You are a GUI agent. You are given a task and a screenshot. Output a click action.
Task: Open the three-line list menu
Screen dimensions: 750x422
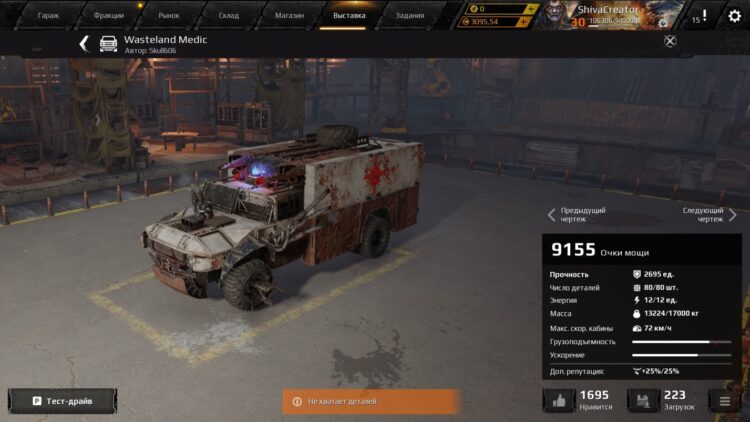coord(725,401)
